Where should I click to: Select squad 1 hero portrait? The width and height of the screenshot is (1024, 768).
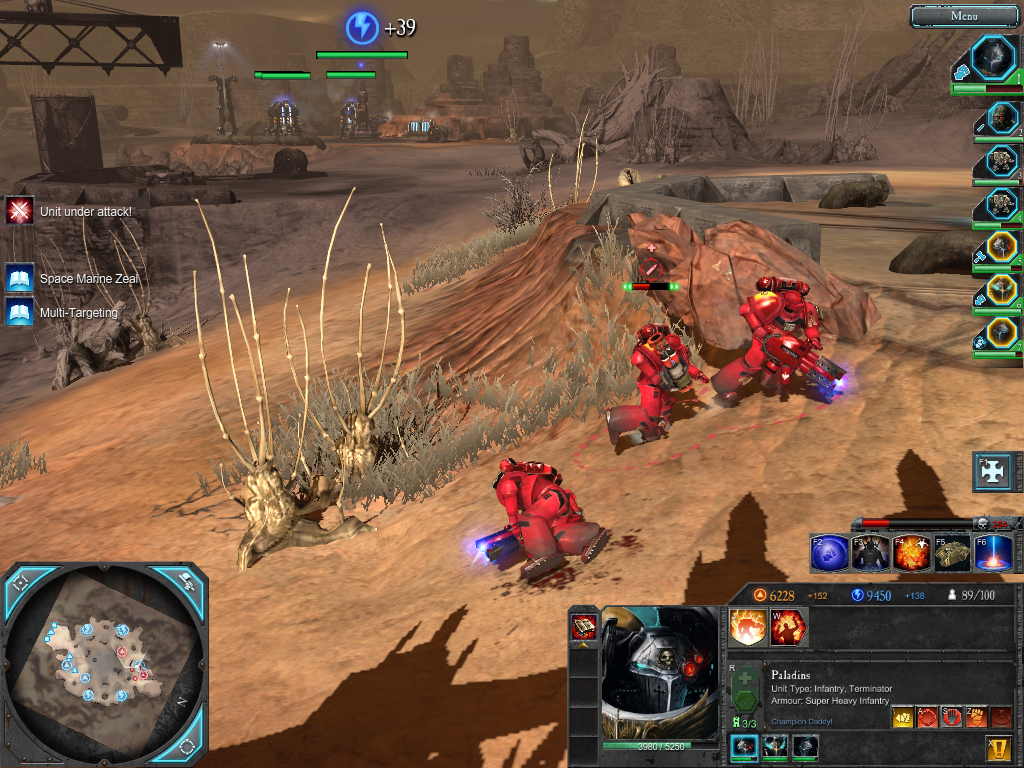(994, 58)
